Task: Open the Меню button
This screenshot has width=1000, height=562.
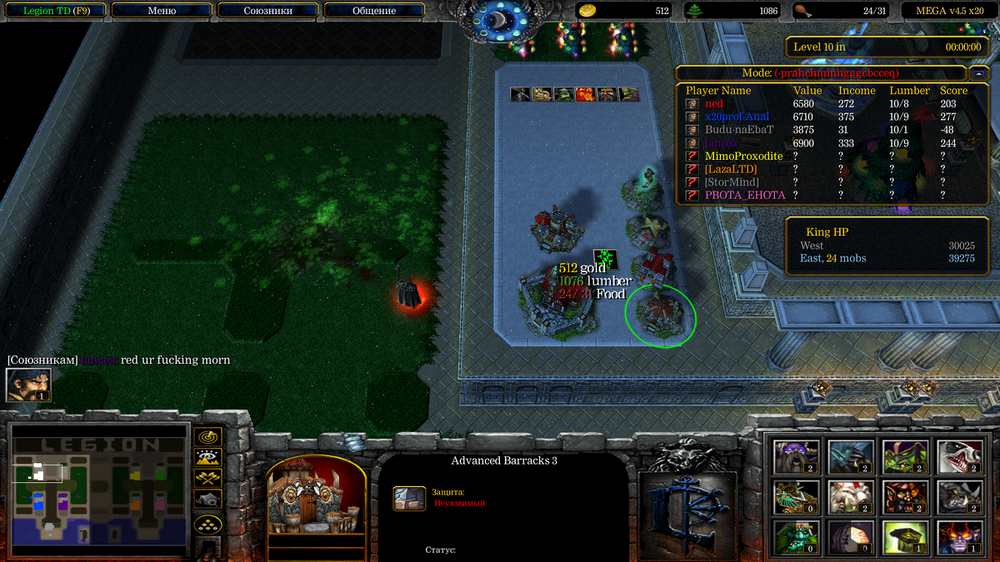Action: click(161, 11)
